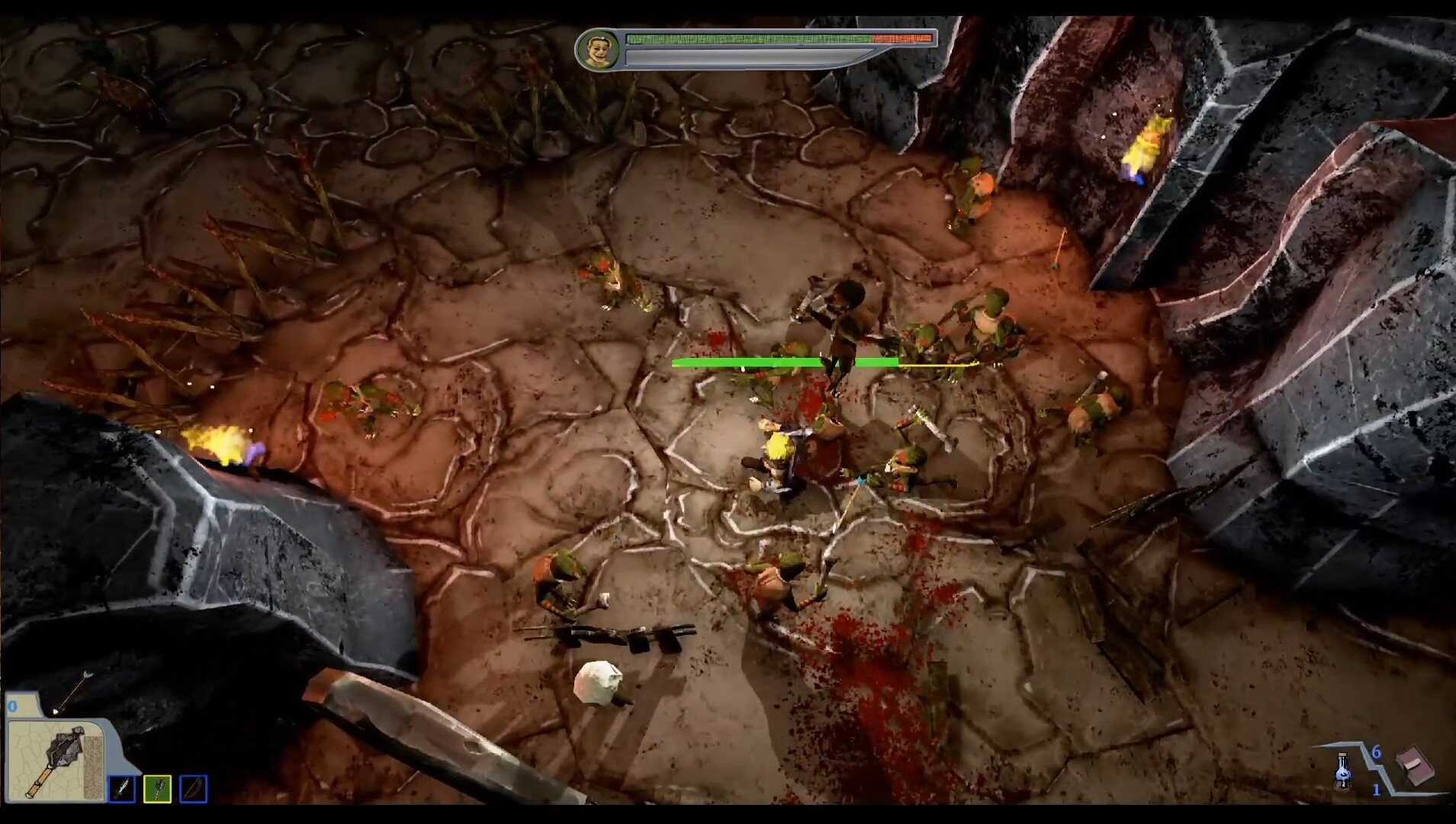Image resolution: width=1456 pixels, height=824 pixels.
Task: Click the arrow counter showing zero
Action: pos(12,706)
